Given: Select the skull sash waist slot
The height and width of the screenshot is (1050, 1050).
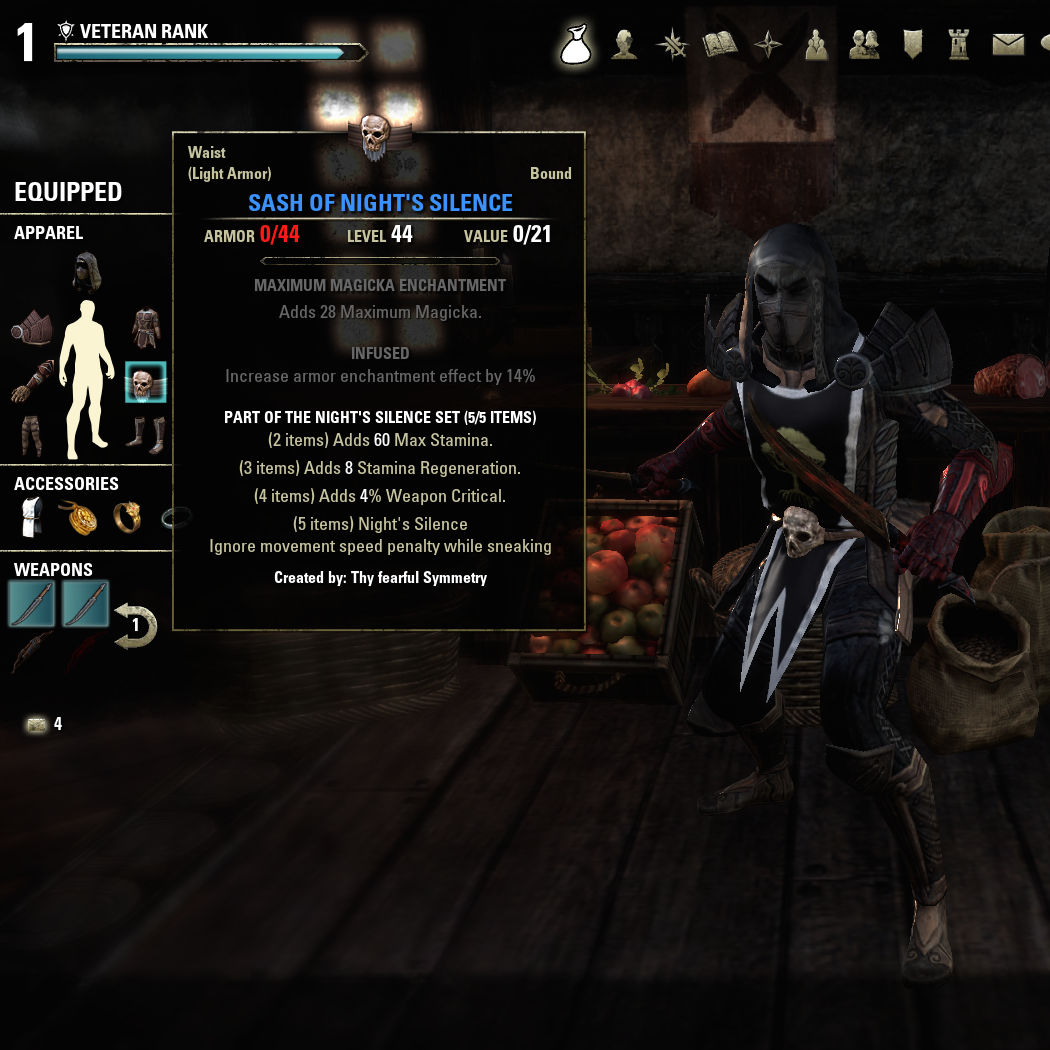Looking at the screenshot, I should [146, 382].
